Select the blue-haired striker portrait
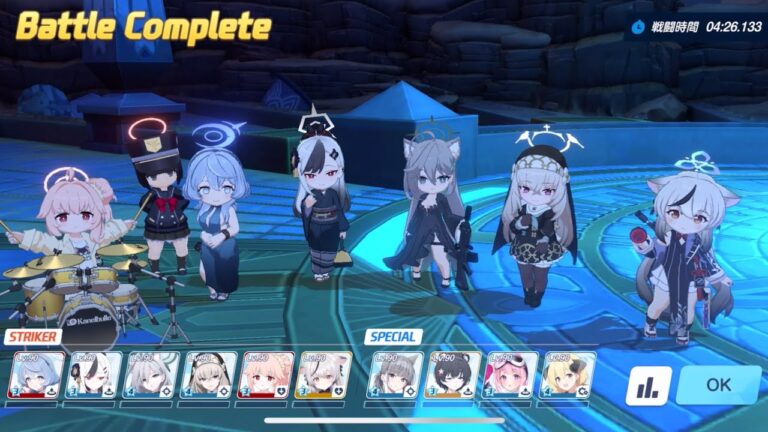 tap(35, 375)
